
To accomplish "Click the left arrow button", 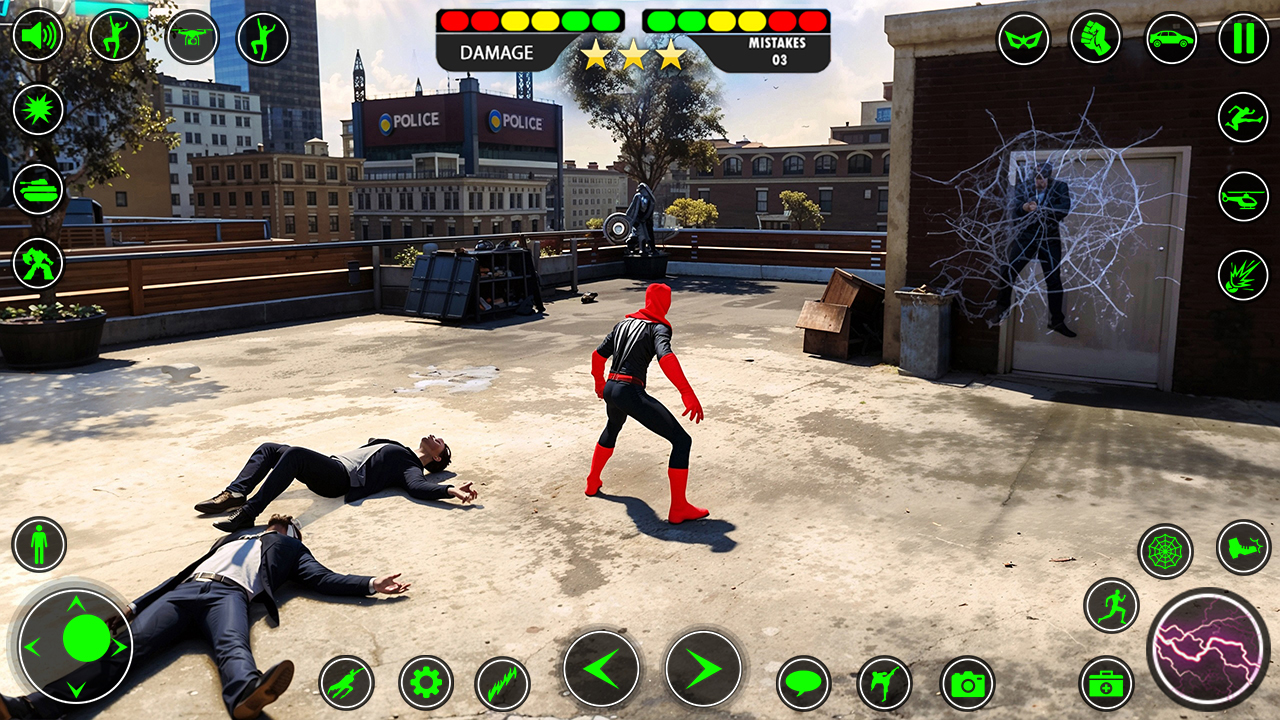I will coord(601,668).
